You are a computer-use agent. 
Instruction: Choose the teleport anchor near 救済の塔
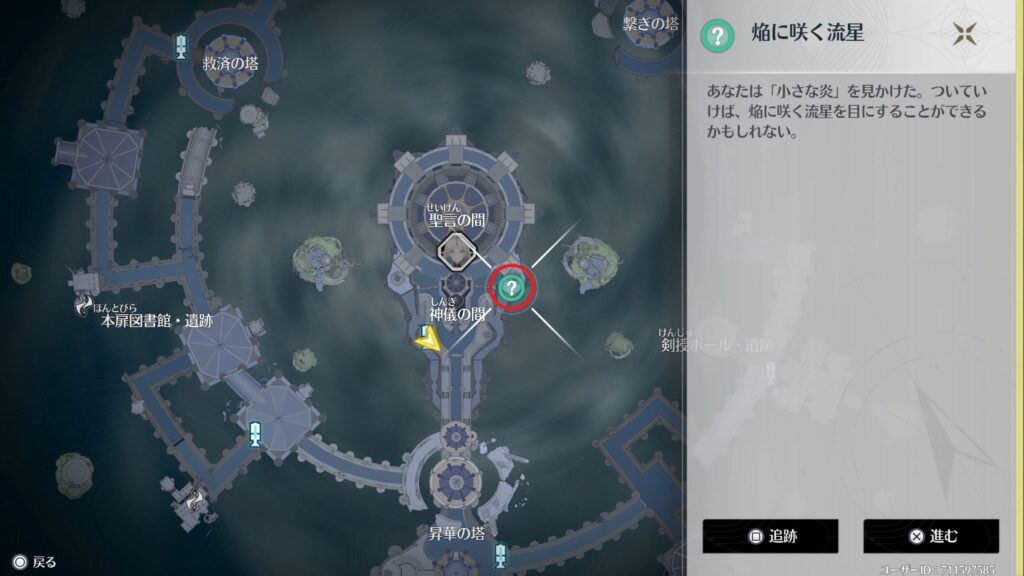point(181,45)
